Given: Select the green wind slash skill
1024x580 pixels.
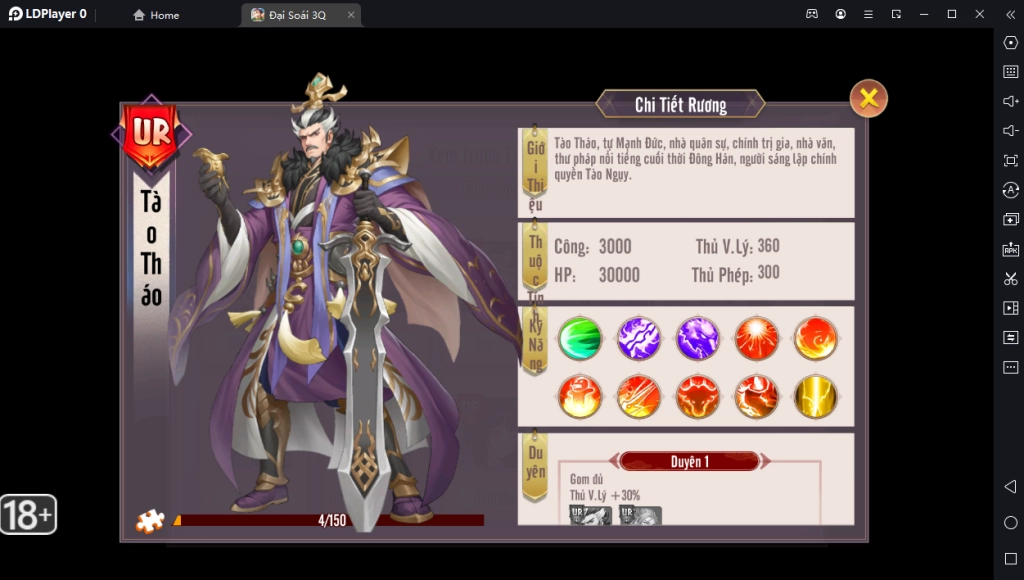Looking at the screenshot, I should pyautogui.click(x=579, y=338).
